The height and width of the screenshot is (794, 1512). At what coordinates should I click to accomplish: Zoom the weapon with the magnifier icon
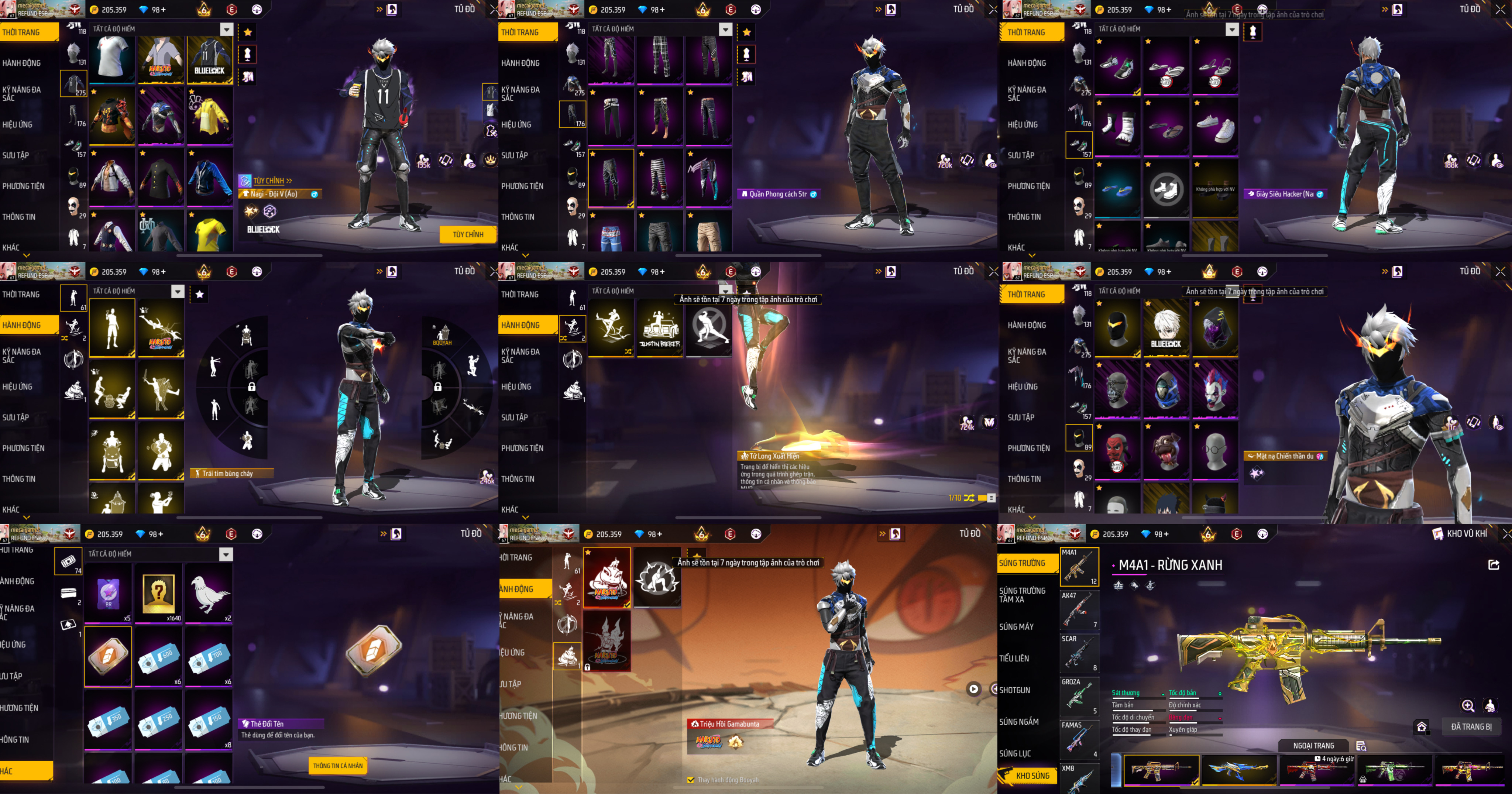1467,705
